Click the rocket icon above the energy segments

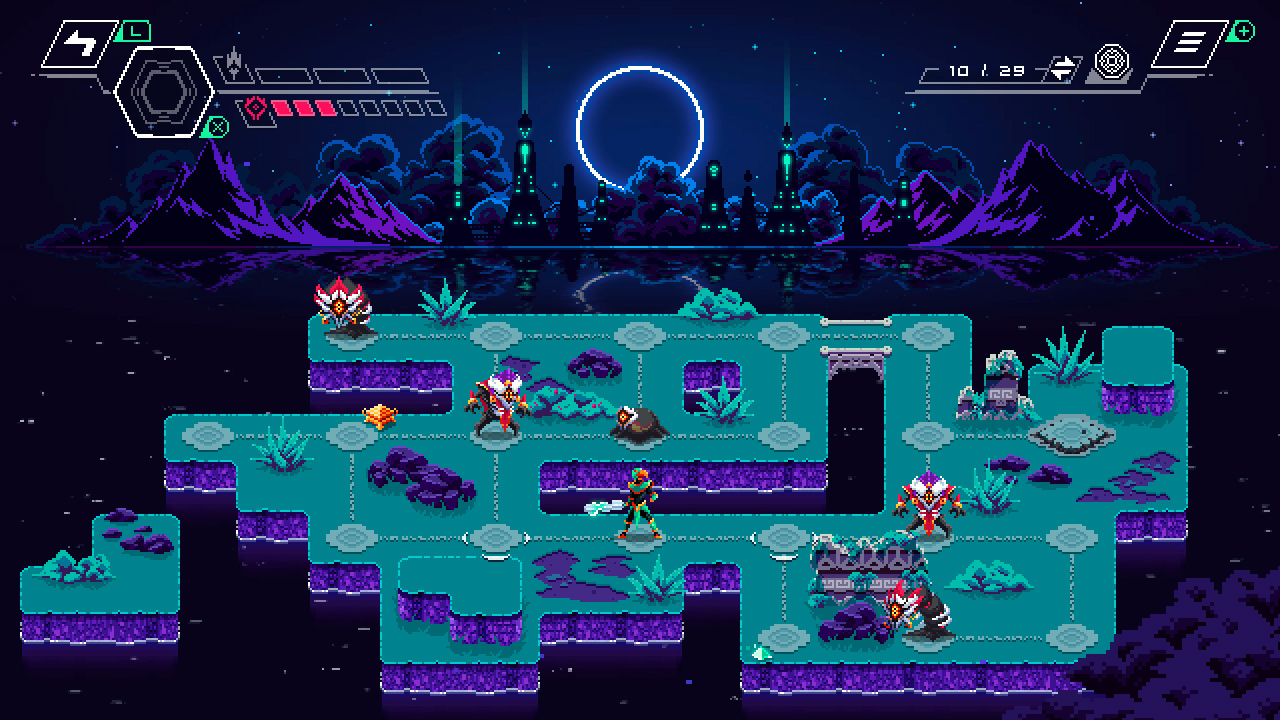pos(234,60)
